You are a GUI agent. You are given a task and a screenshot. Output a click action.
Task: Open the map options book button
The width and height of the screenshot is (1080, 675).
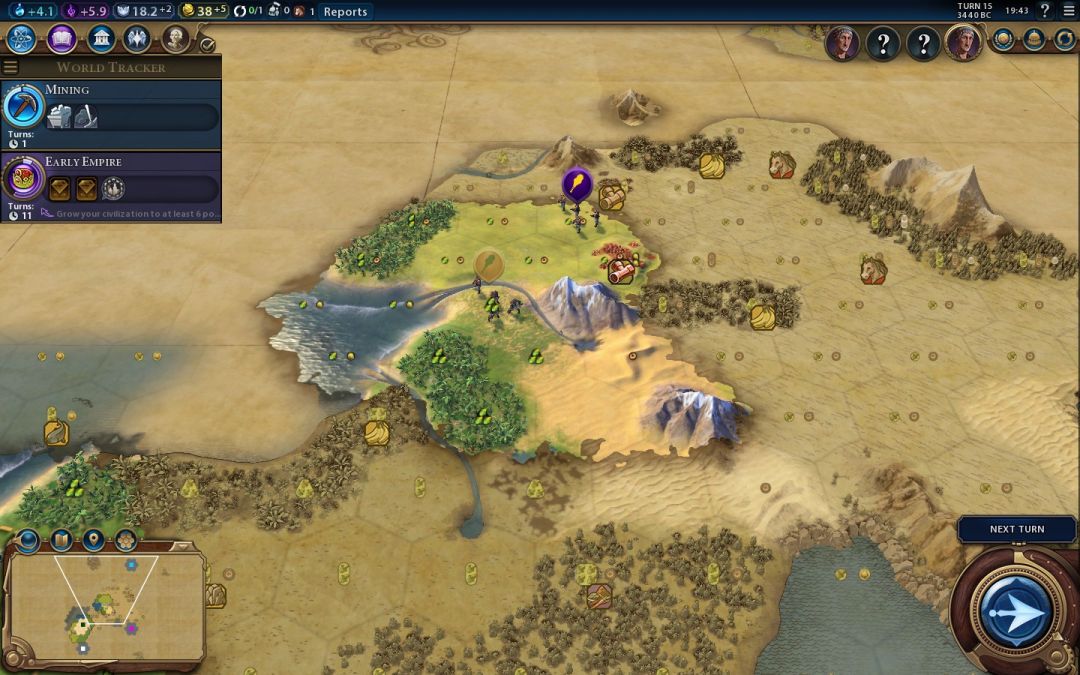click(61, 541)
